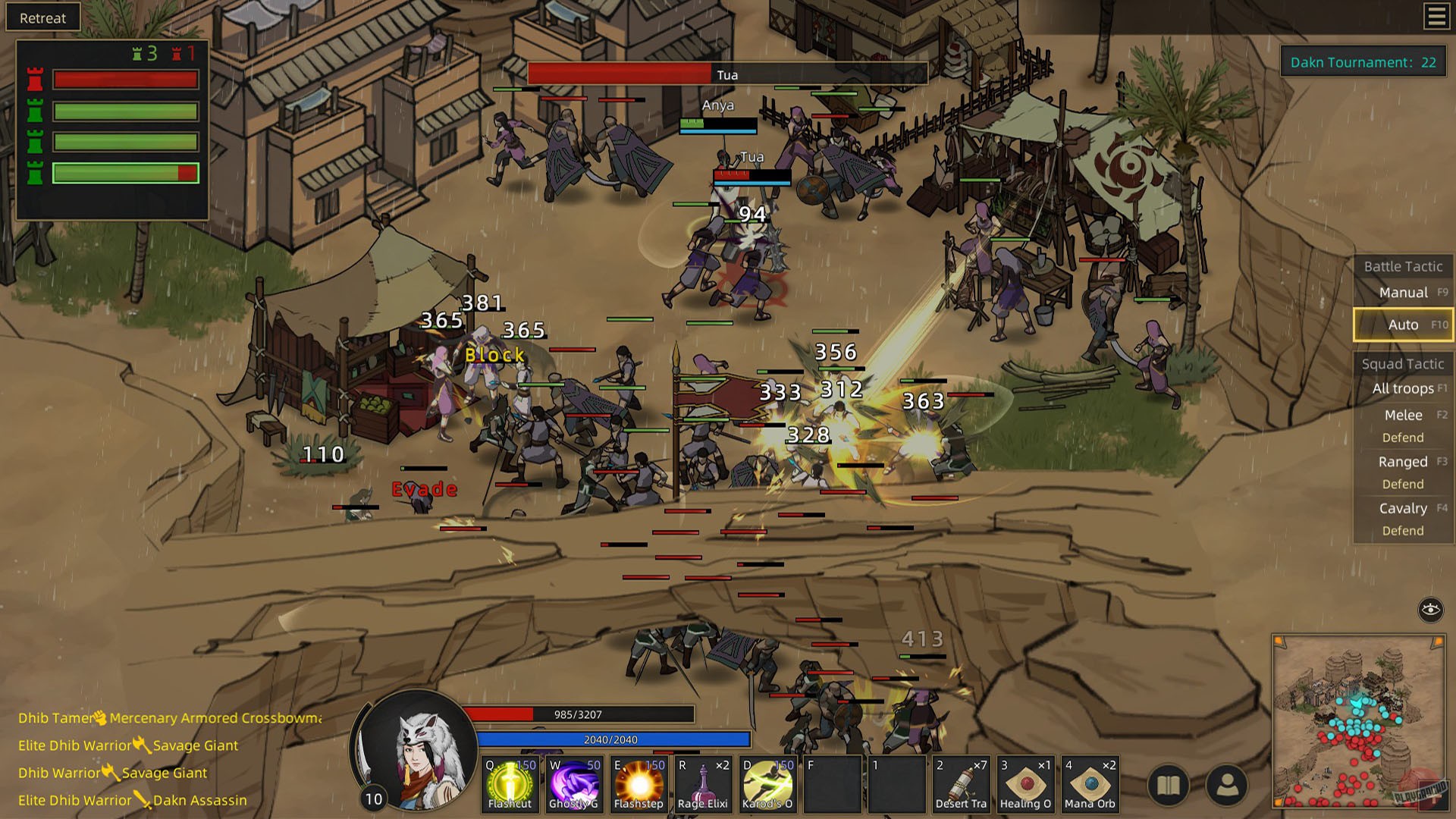Click the Retreat button
Viewport: 1456px width, 819px height.
(42, 17)
